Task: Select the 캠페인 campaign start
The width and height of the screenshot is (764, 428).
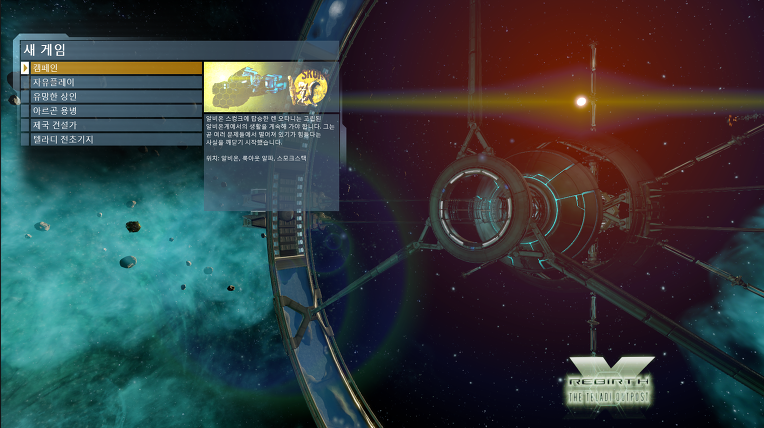Action: [x=110, y=68]
